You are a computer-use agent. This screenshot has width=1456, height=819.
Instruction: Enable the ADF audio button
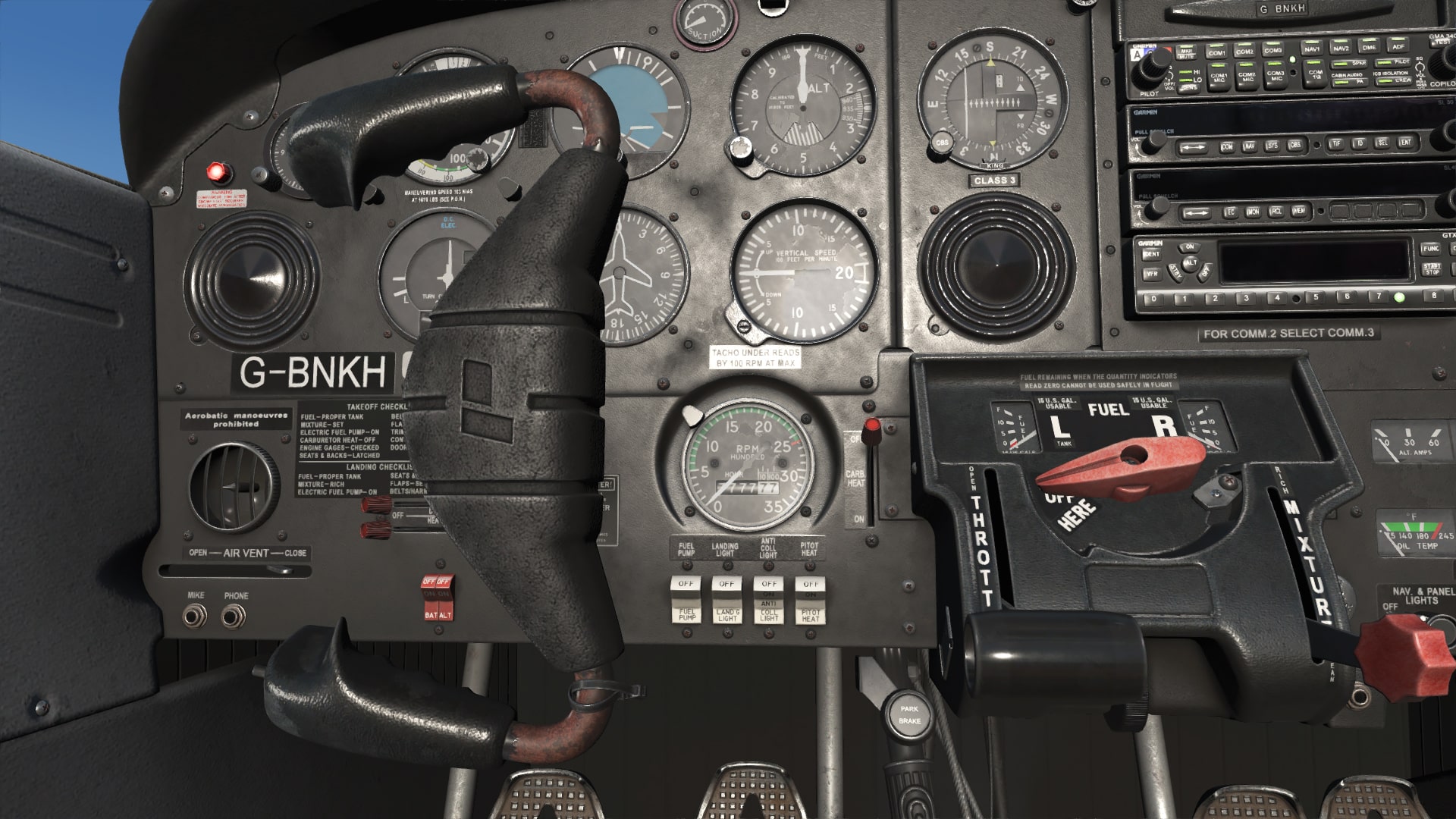coord(1398,45)
